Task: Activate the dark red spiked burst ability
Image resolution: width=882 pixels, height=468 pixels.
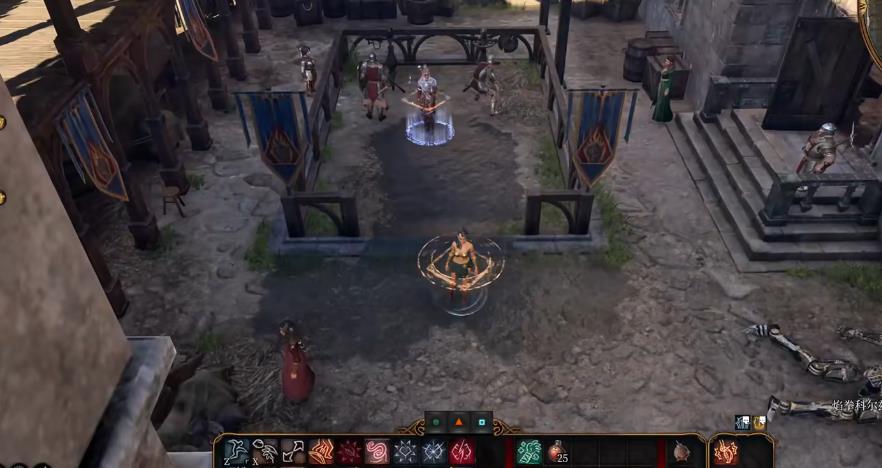Action: tap(349, 452)
